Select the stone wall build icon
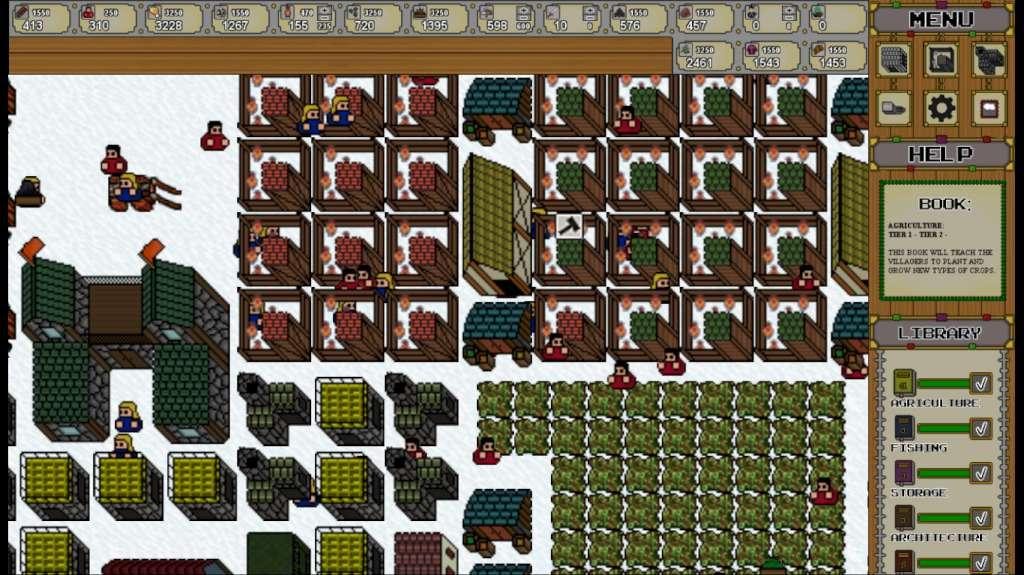This screenshot has width=1024, height=575. [x=894, y=60]
